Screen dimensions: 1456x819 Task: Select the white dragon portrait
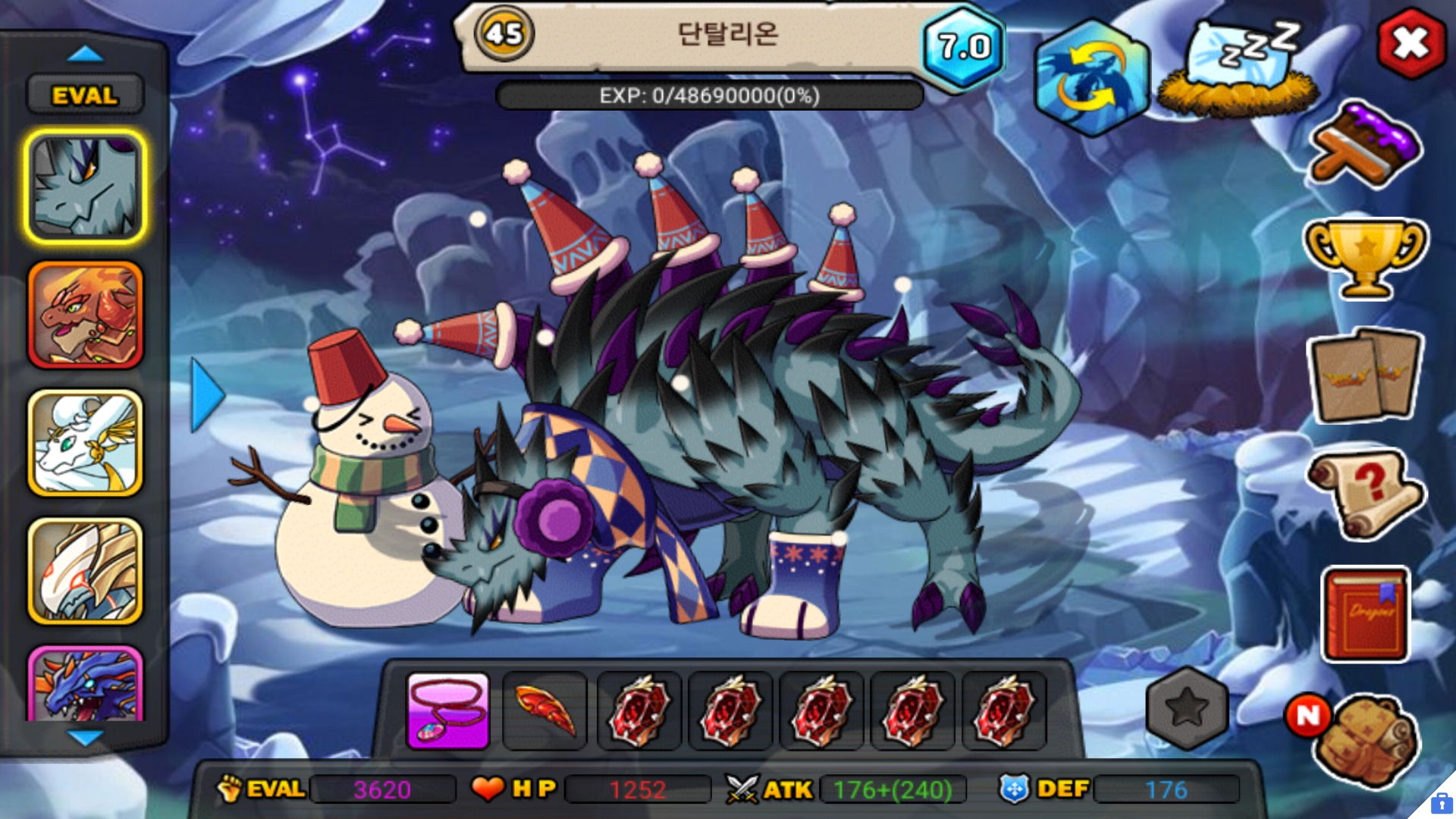point(85,444)
